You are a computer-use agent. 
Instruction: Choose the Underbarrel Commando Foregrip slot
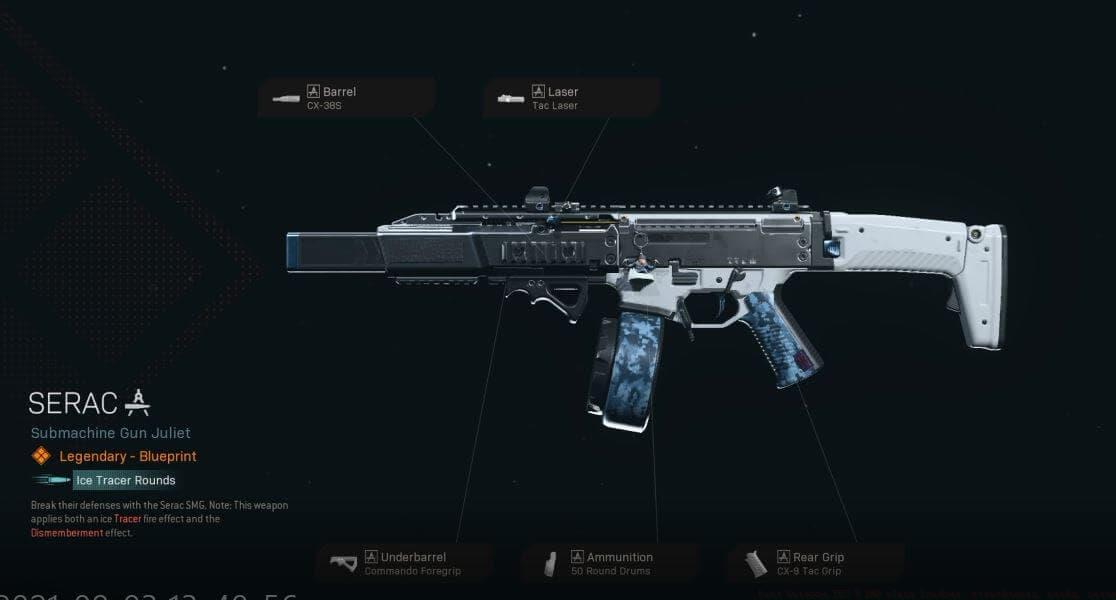coord(403,563)
